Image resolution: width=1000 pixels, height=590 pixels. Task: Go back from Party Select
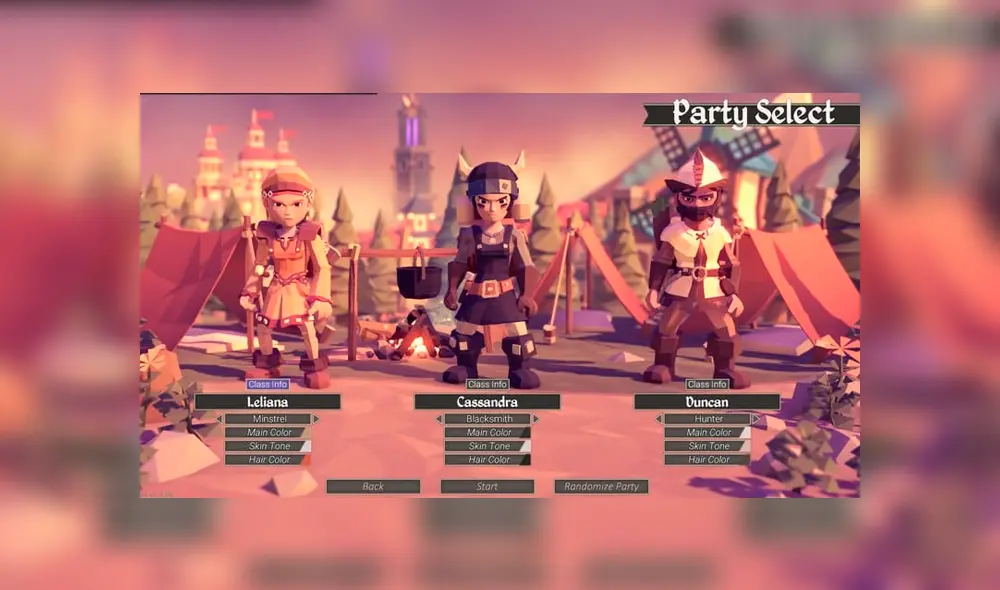click(373, 487)
